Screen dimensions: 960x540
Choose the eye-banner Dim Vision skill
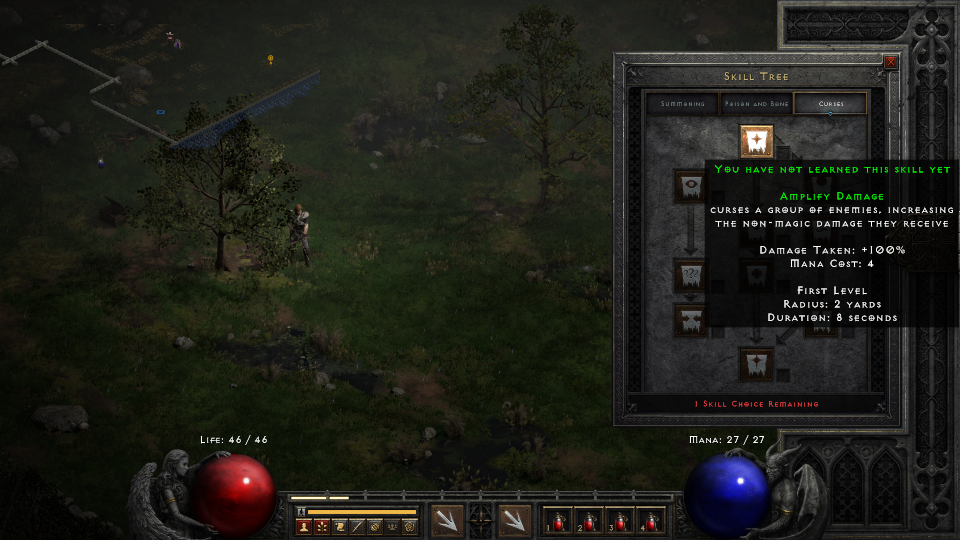point(689,186)
